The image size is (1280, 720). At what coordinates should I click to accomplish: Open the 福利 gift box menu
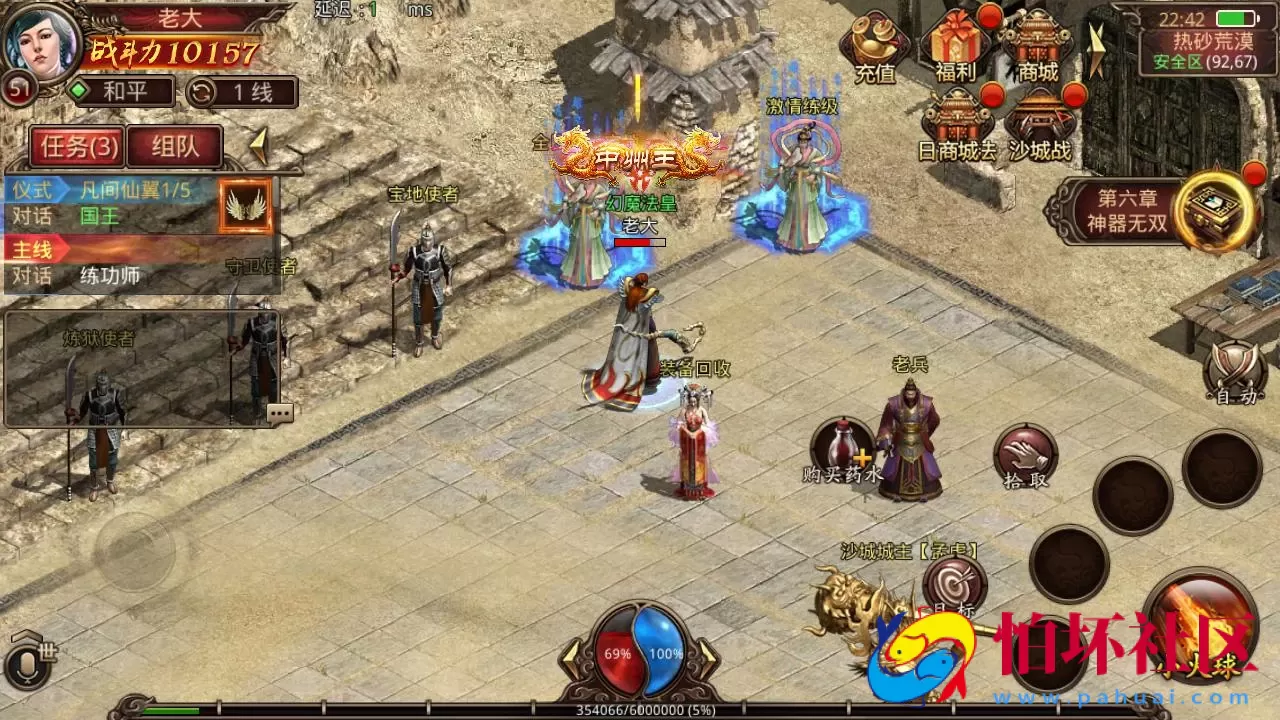pos(955,46)
